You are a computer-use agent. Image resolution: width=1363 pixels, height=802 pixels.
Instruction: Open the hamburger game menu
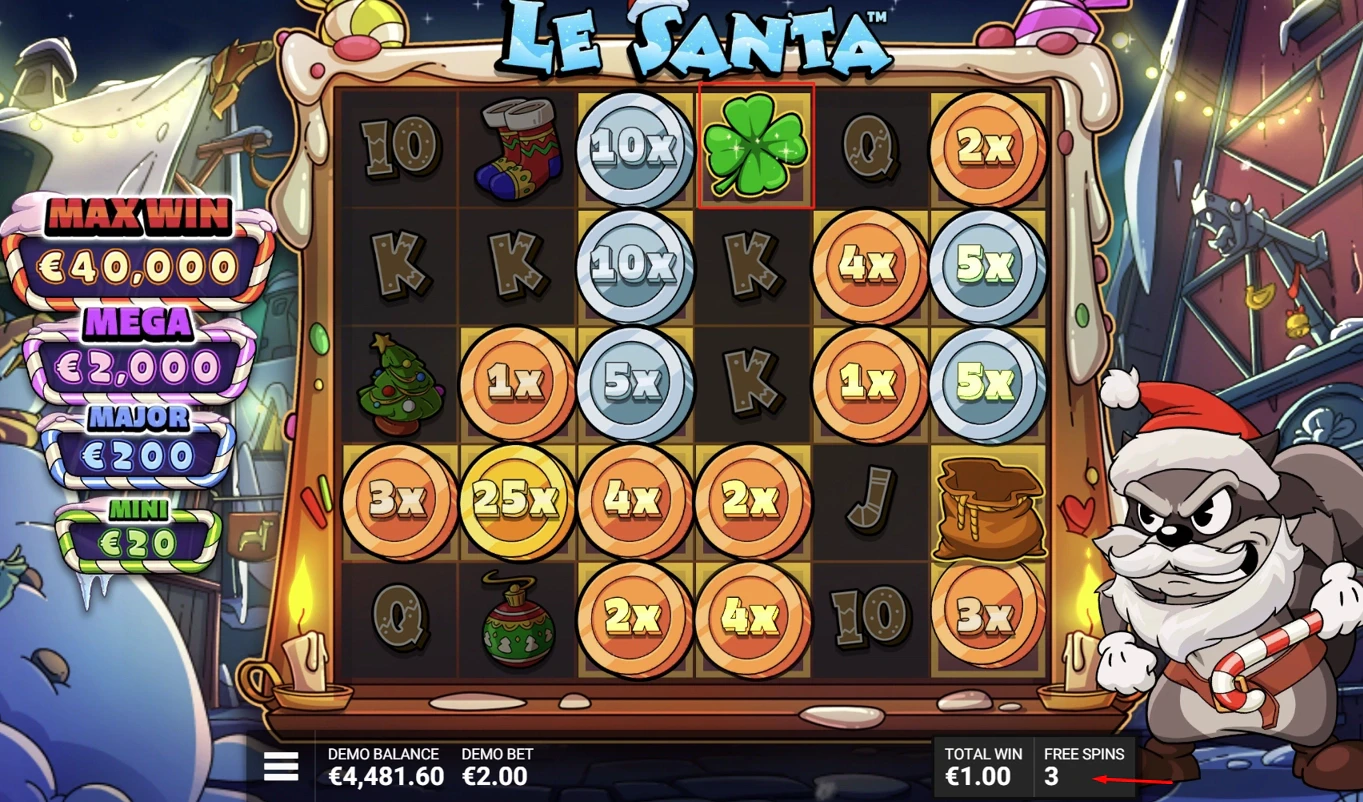tap(283, 766)
